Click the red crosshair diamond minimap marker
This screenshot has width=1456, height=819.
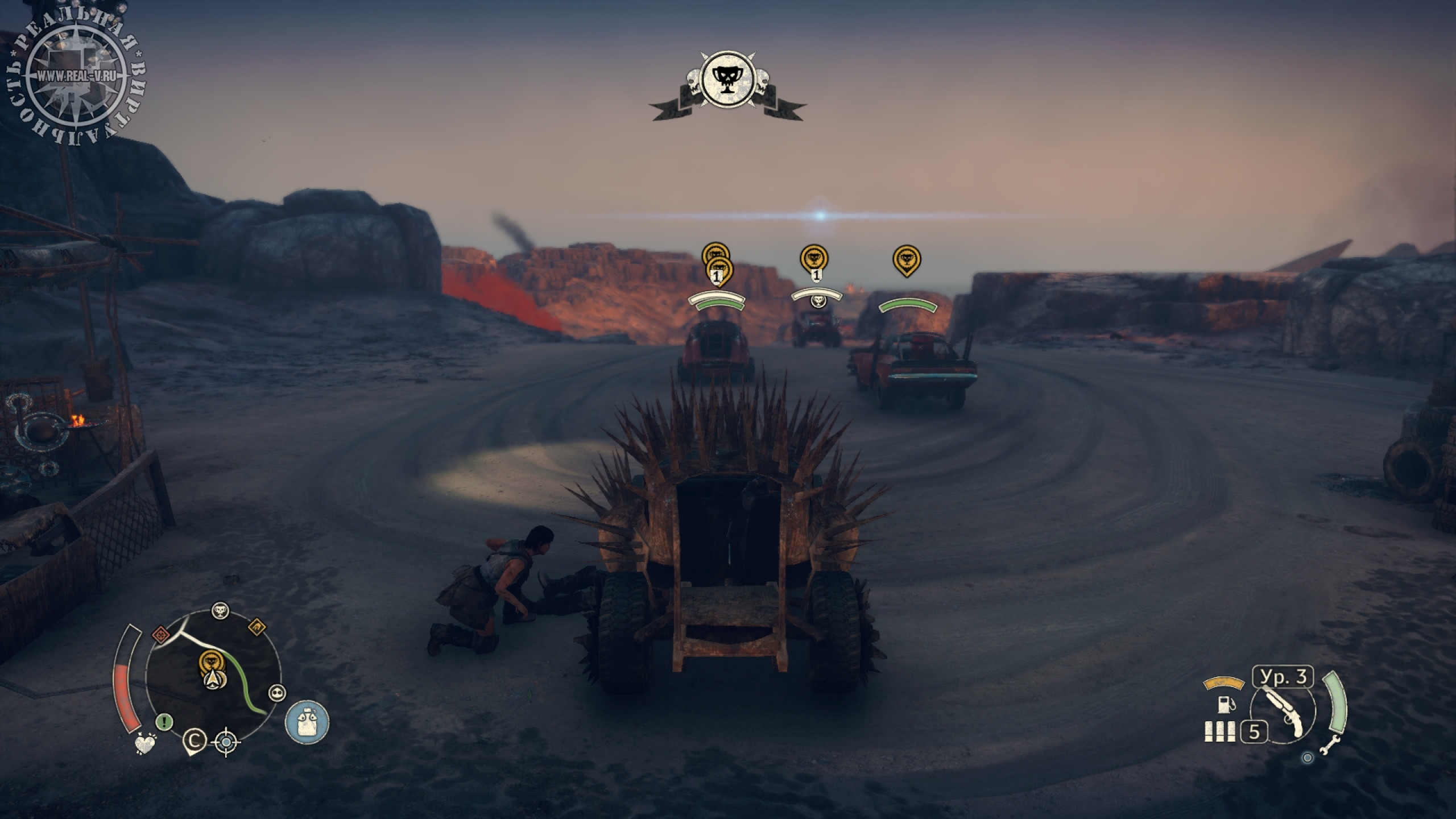pyautogui.click(x=160, y=633)
